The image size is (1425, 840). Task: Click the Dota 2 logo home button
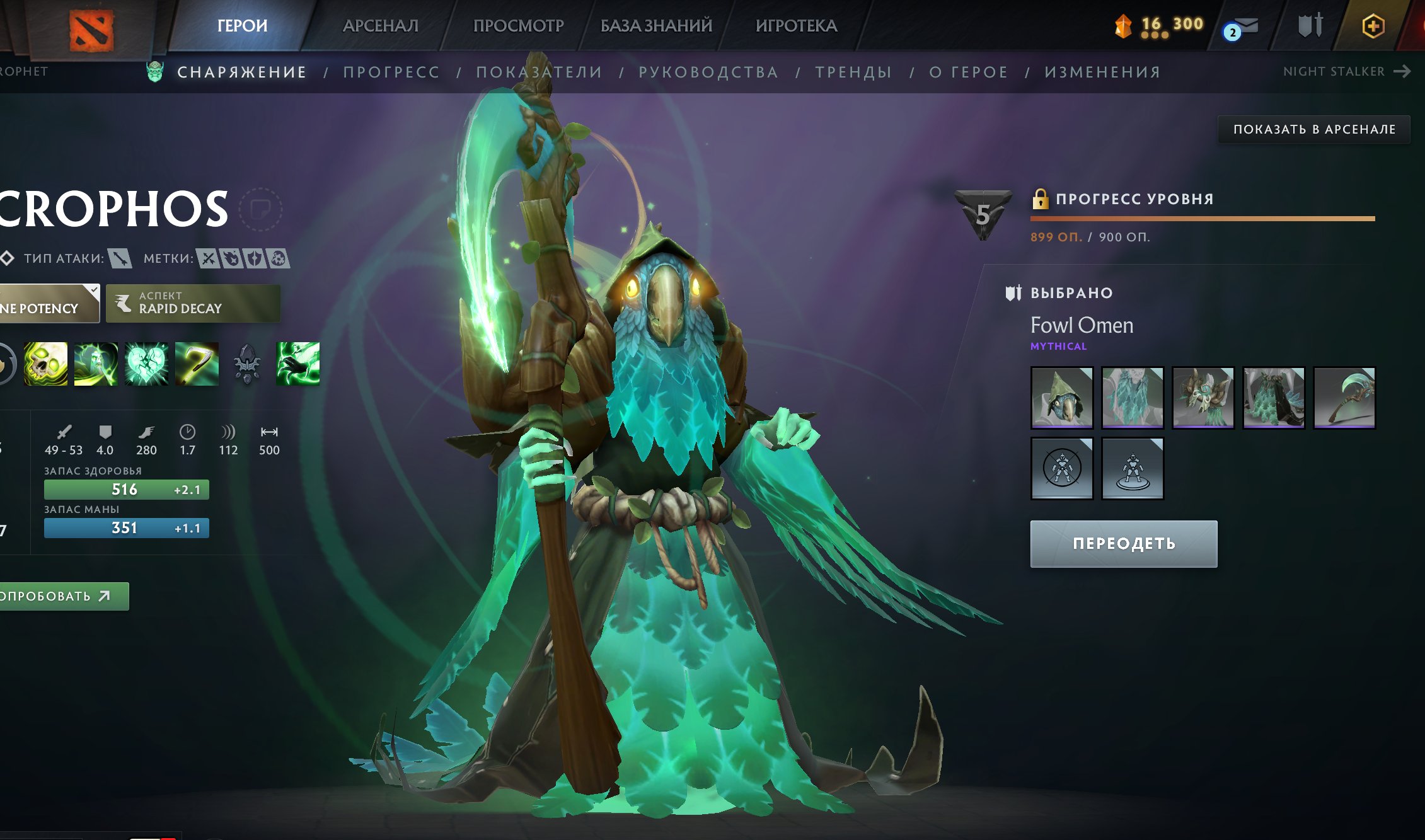tap(91, 30)
